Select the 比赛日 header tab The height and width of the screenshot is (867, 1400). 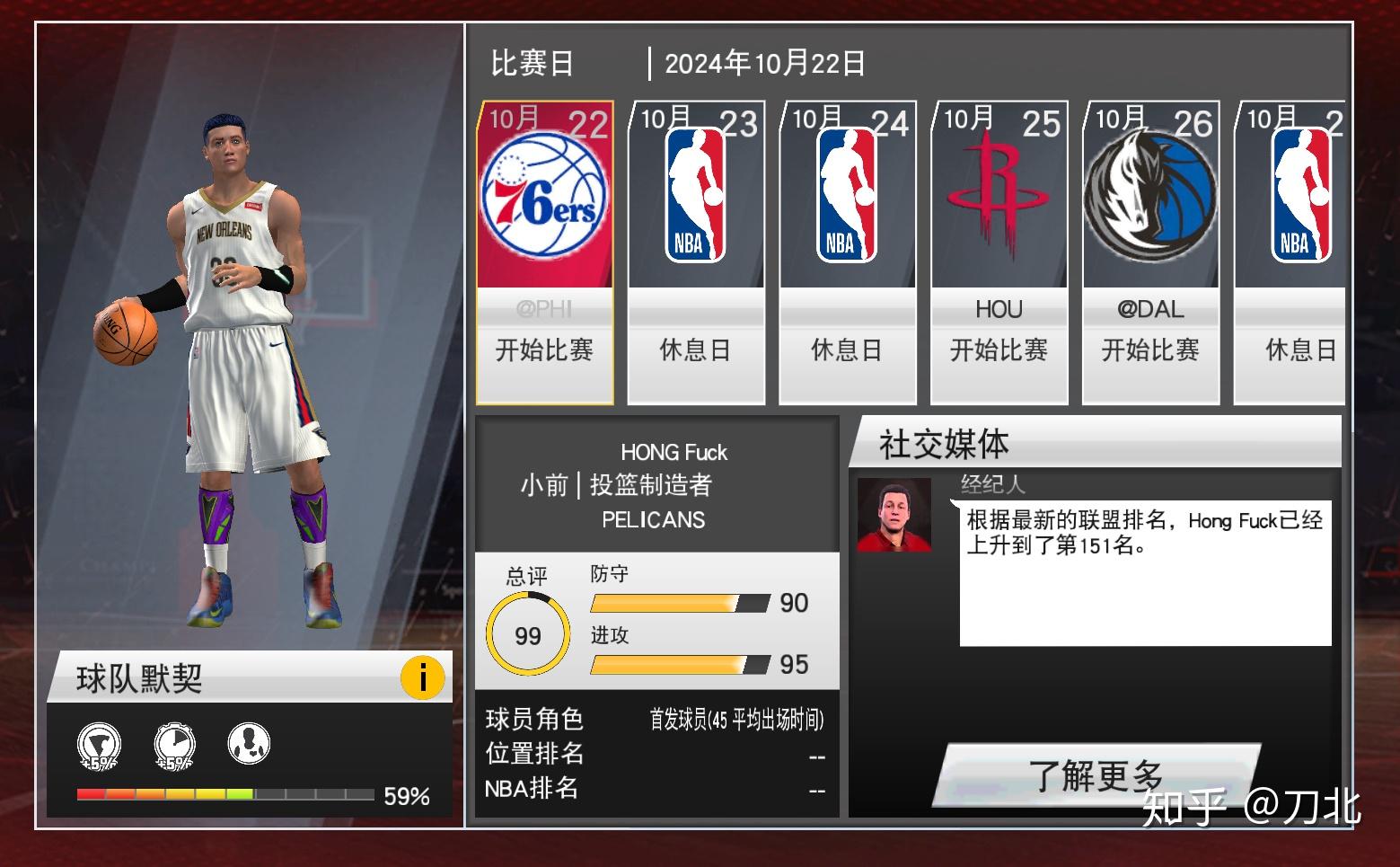(x=532, y=62)
